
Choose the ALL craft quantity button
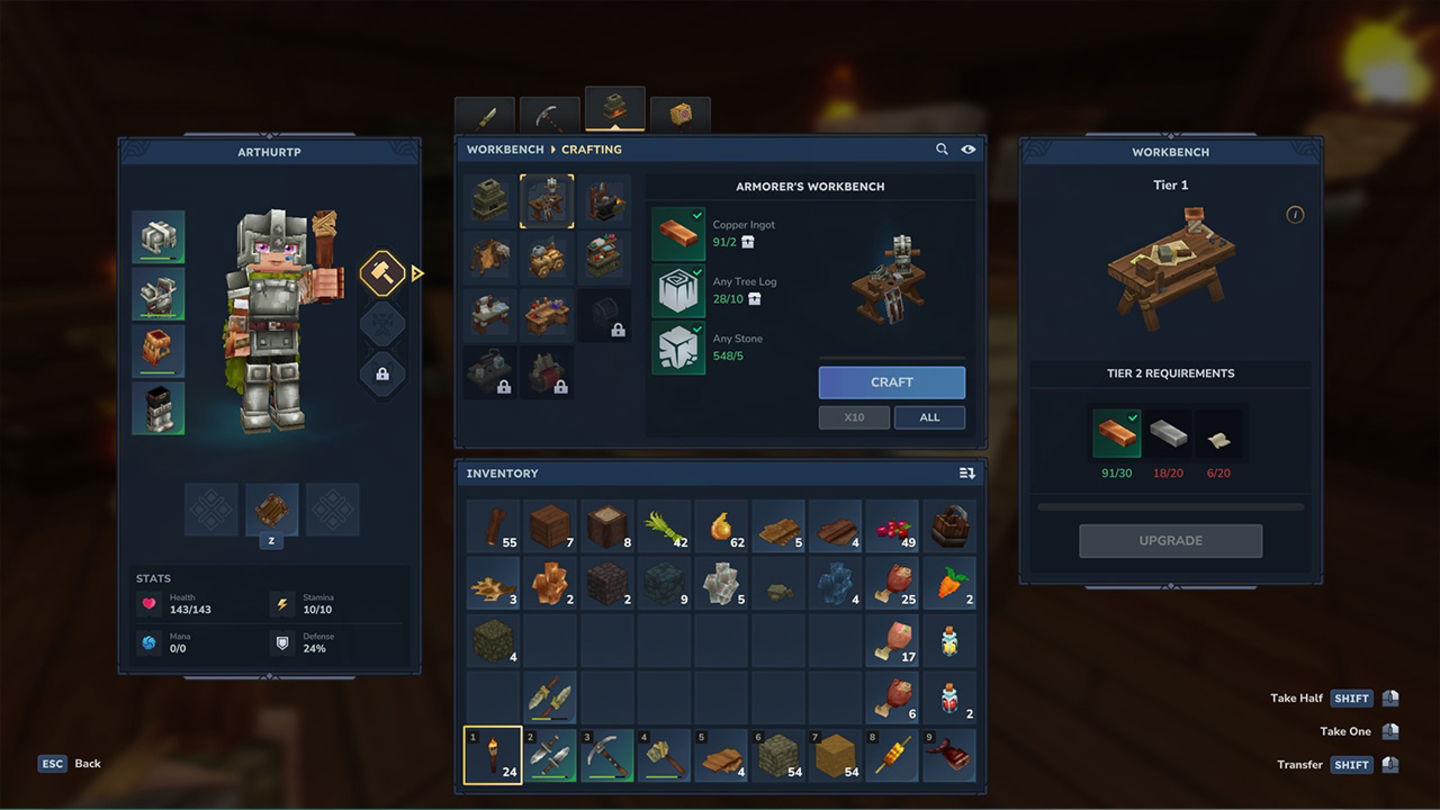click(929, 417)
